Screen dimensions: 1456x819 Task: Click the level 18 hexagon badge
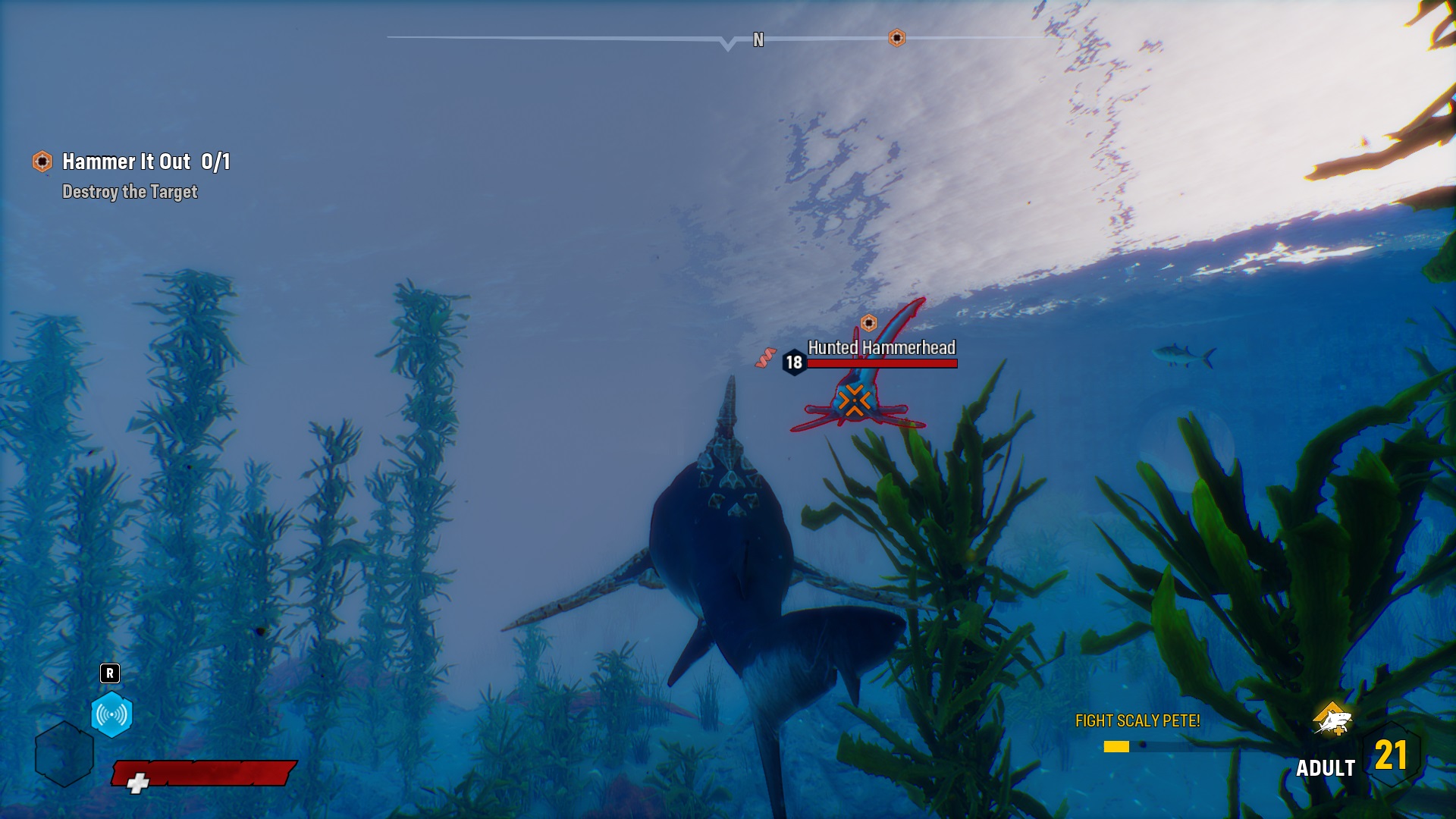793,362
